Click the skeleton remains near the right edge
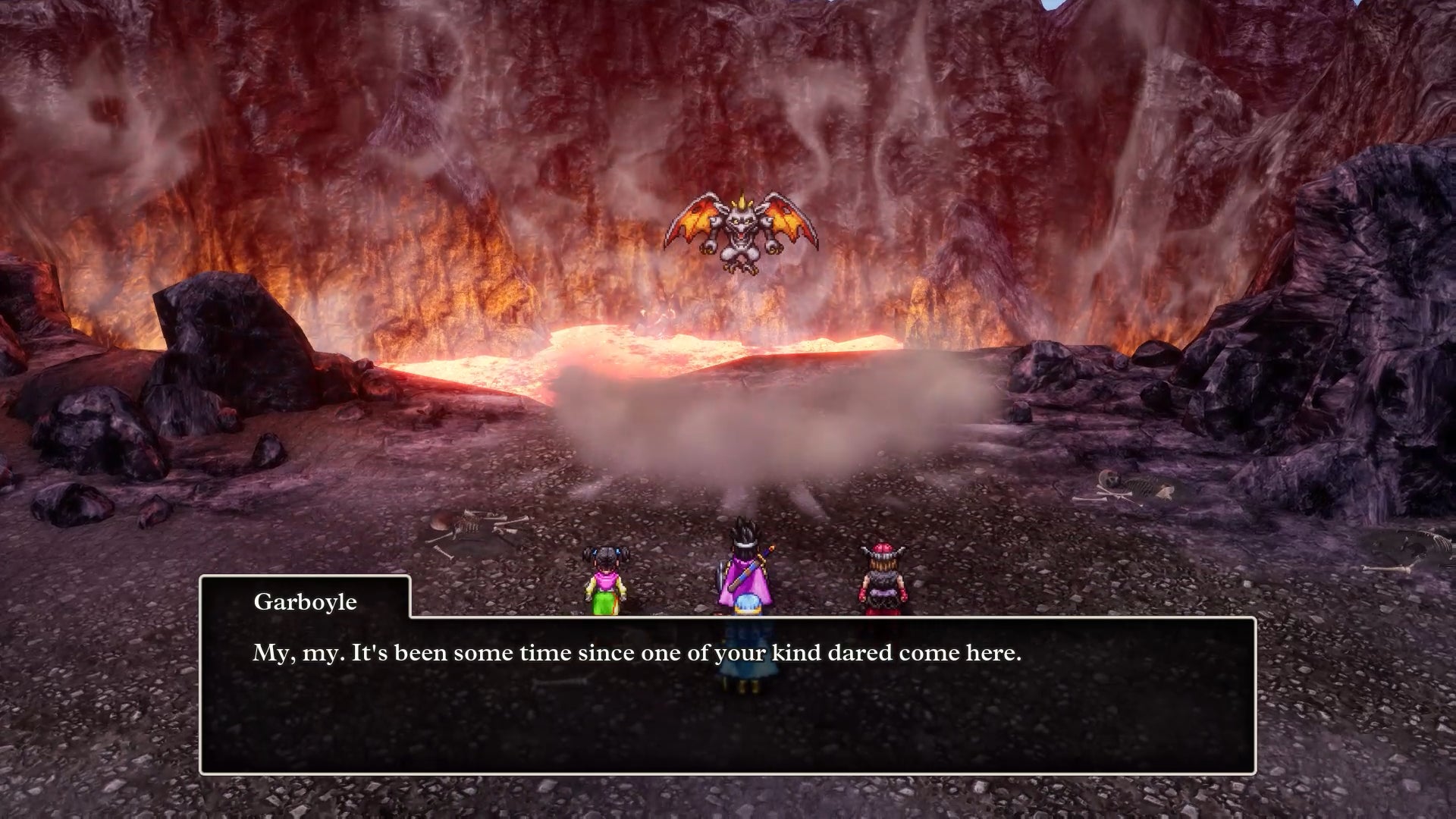The image size is (1456, 819). pos(1130,485)
